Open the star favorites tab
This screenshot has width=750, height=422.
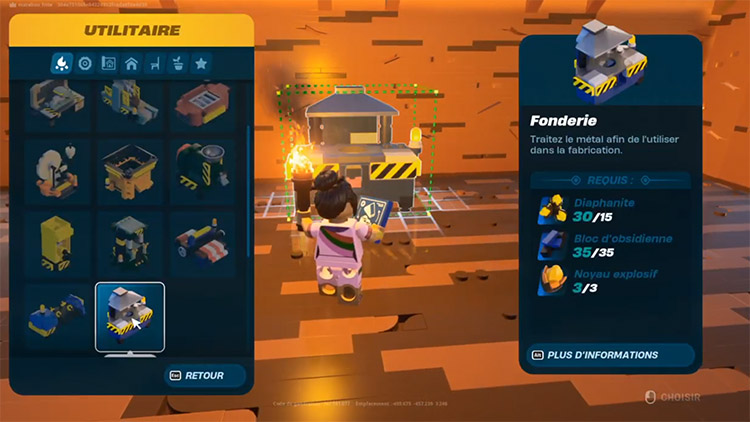coord(201,63)
